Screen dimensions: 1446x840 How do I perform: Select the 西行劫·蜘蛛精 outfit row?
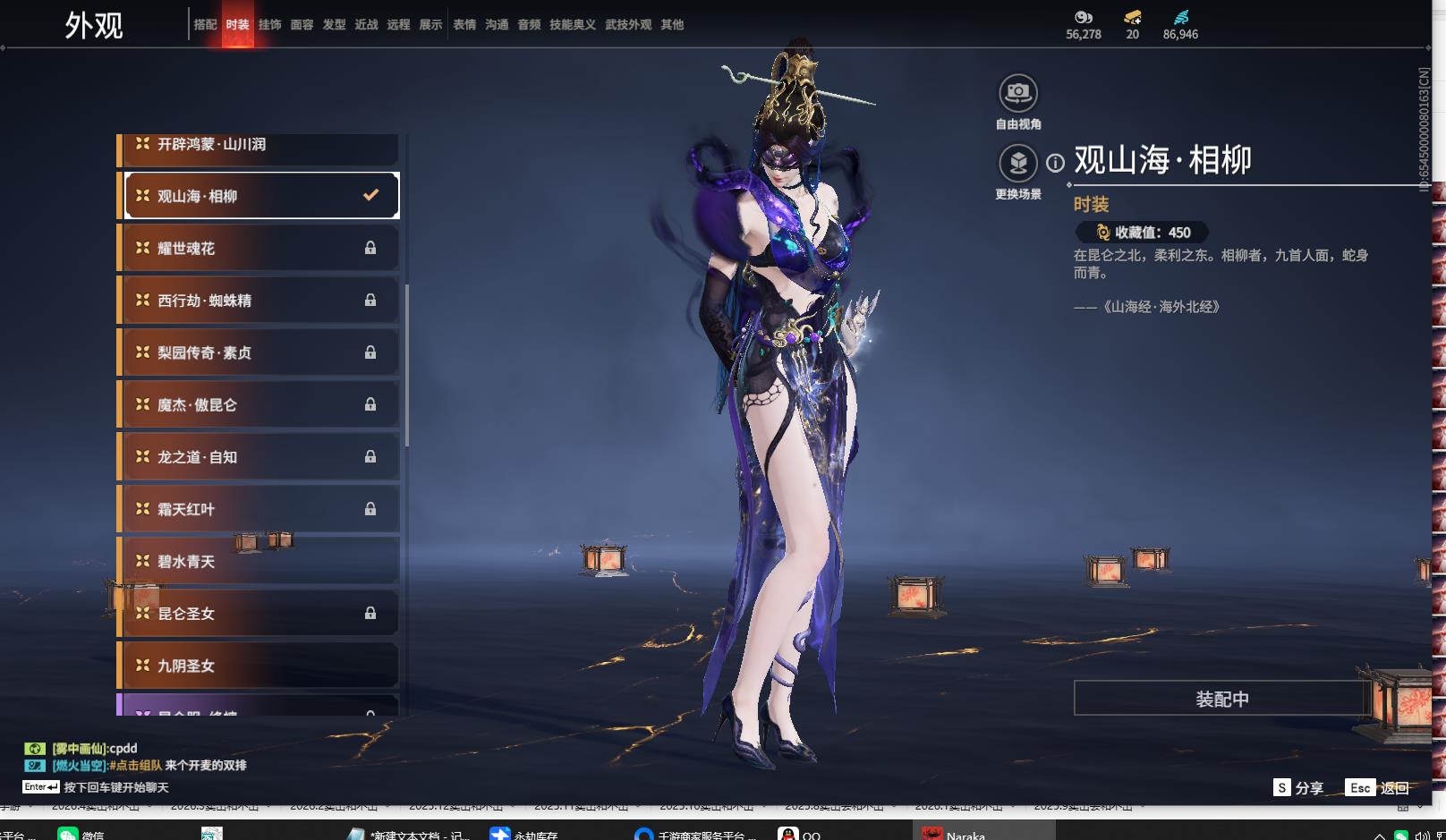pyautogui.click(x=258, y=301)
